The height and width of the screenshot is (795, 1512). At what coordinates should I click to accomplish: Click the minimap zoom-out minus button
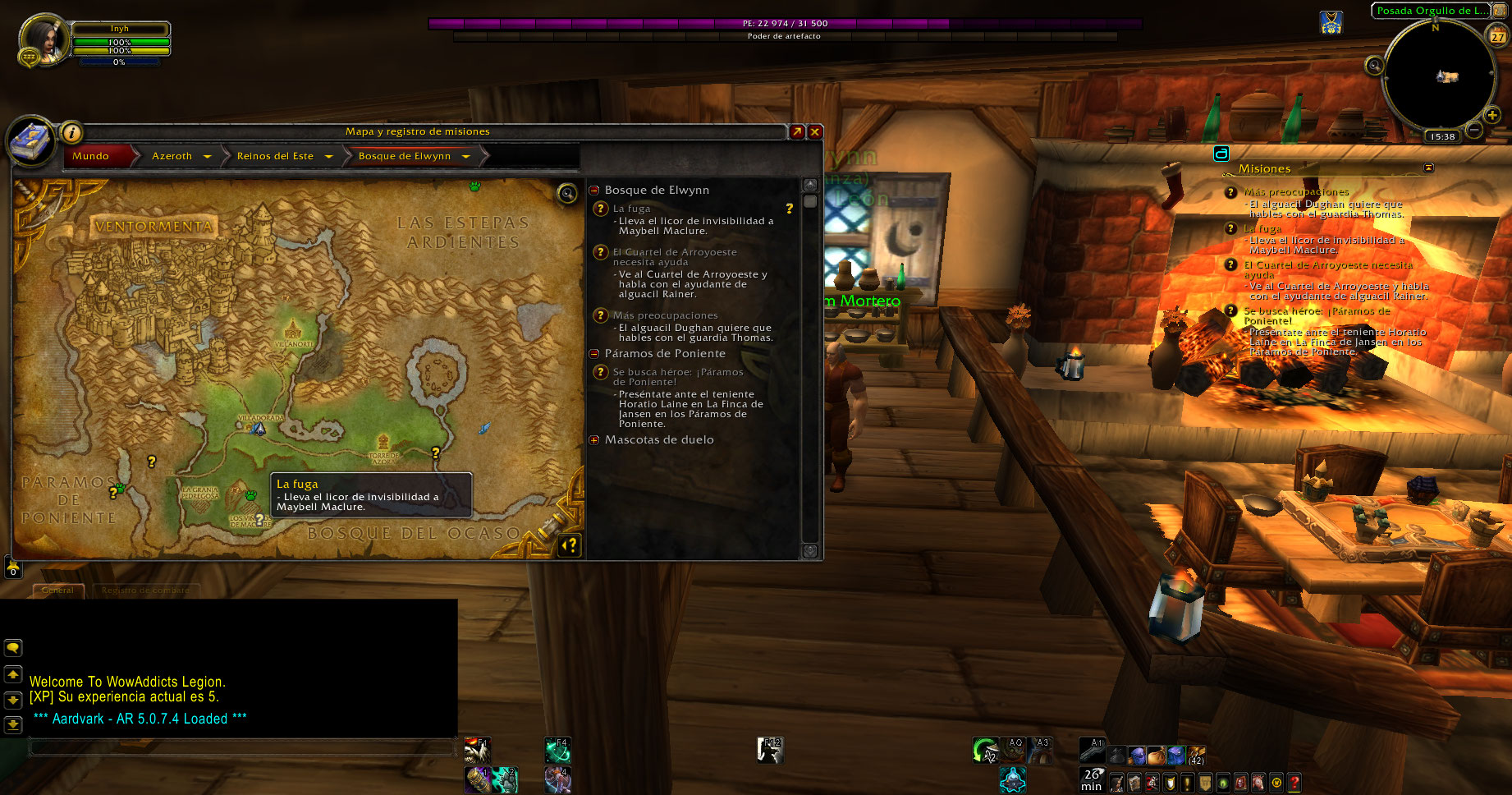click(x=1474, y=130)
